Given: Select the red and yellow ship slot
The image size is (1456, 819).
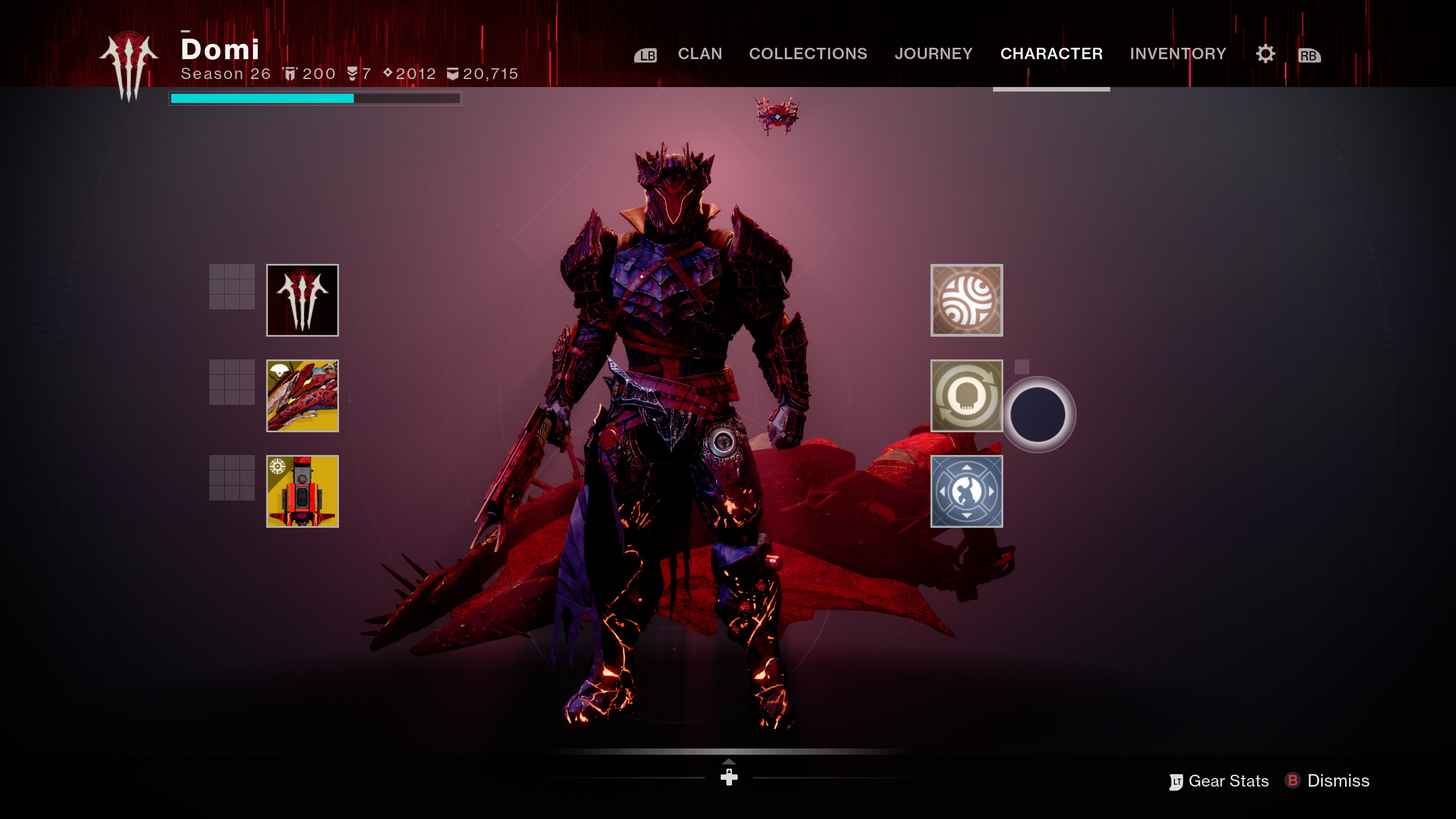Looking at the screenshot, I should pos(303,491).
